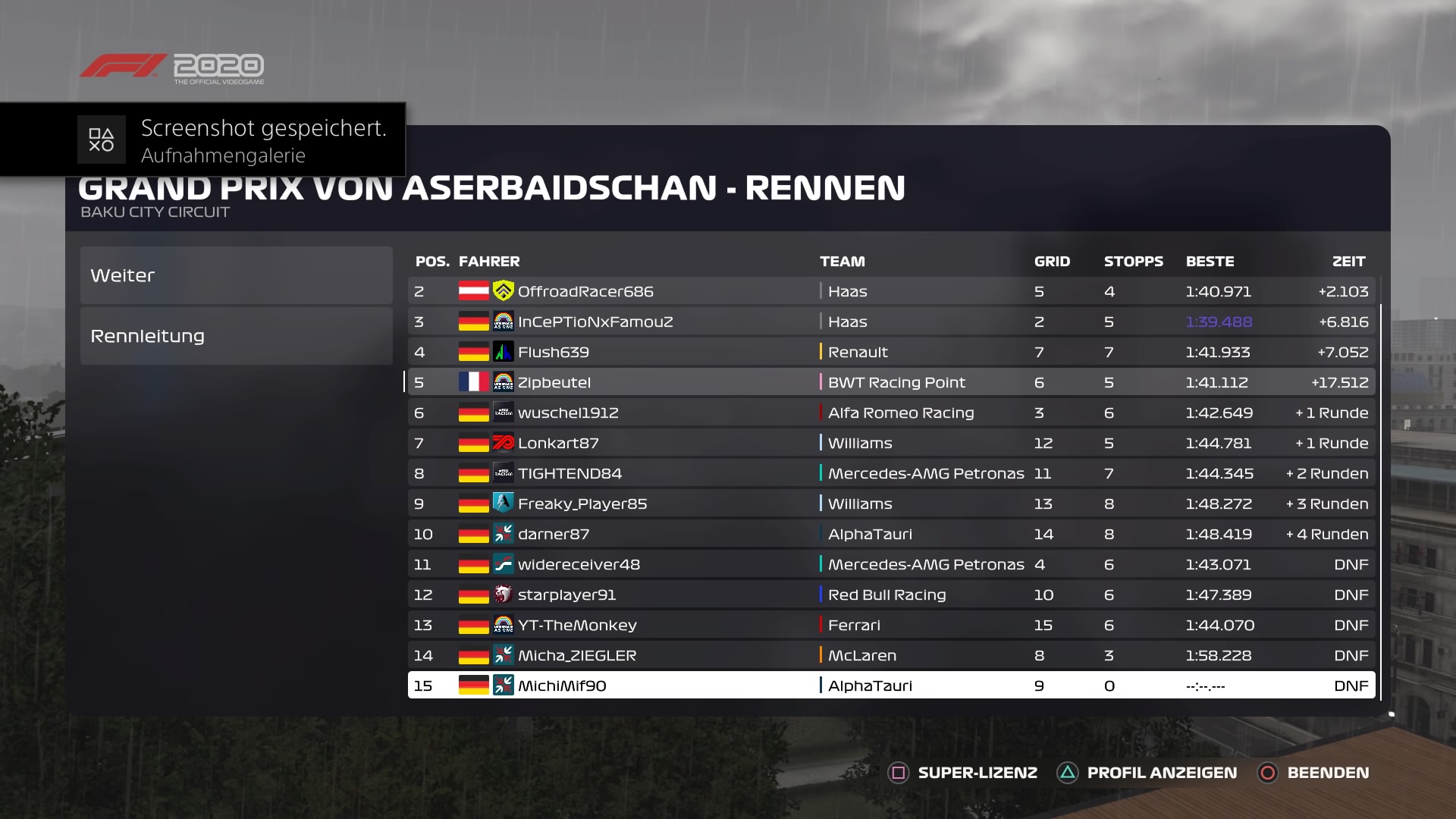Click Freaky_Player85's result row

click(891, 504)
